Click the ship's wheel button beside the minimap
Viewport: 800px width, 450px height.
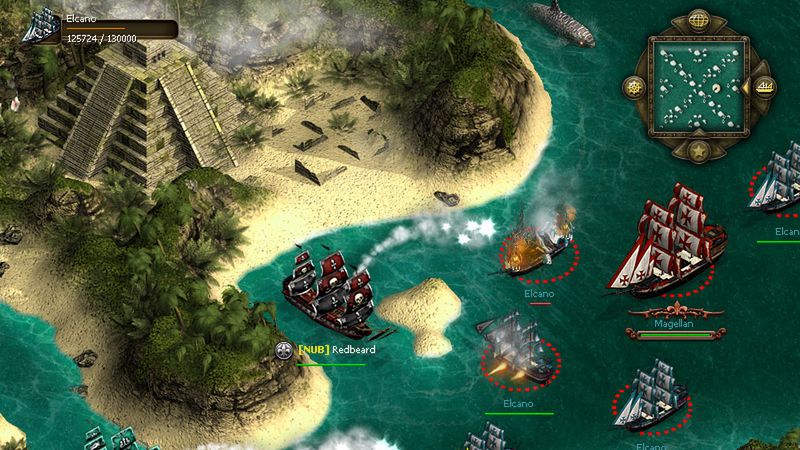click(634, 86)
